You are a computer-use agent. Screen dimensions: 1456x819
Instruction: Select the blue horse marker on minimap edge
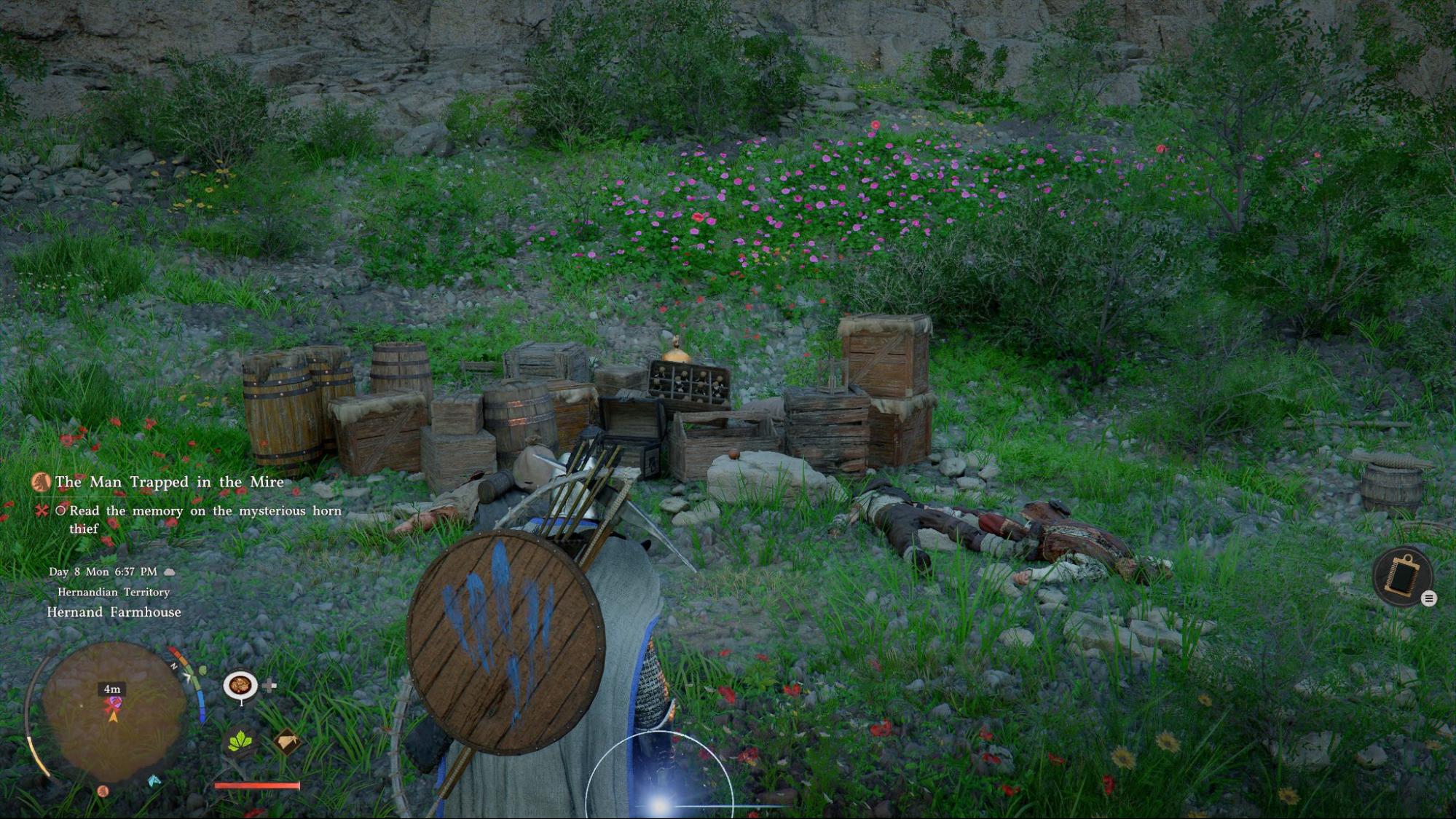154,780
